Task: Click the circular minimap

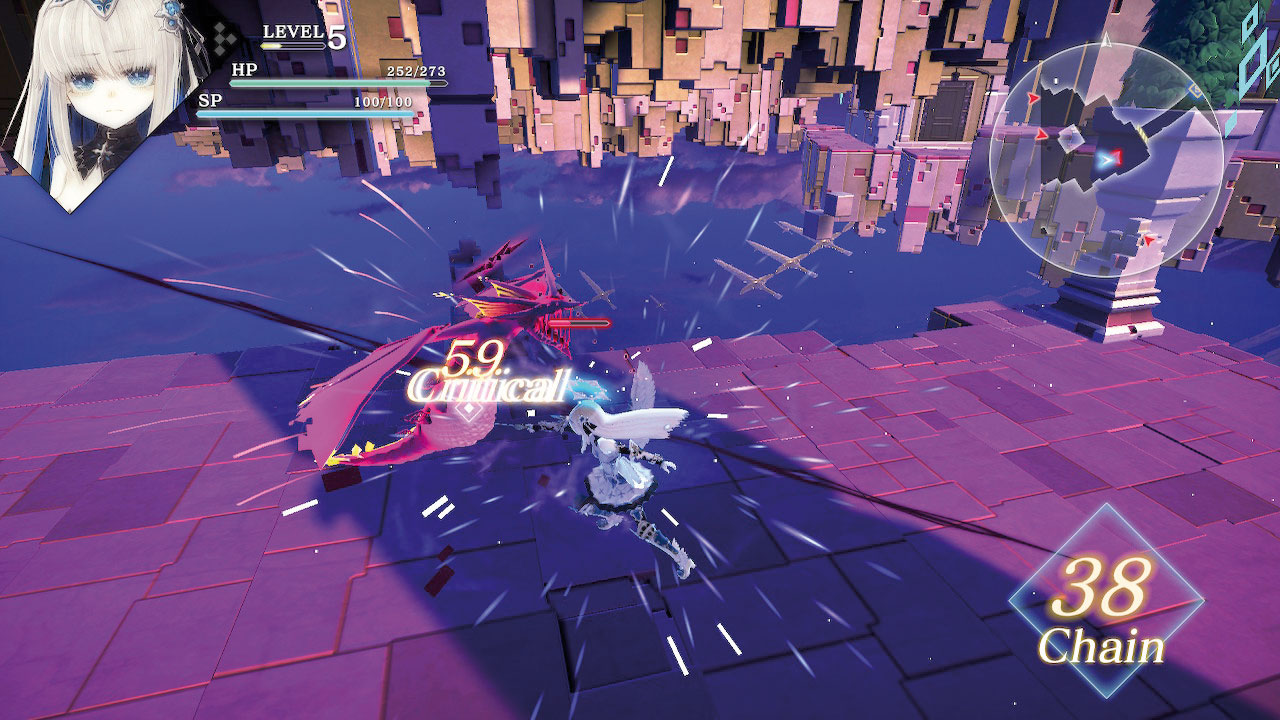Action: pos(1106,160)
